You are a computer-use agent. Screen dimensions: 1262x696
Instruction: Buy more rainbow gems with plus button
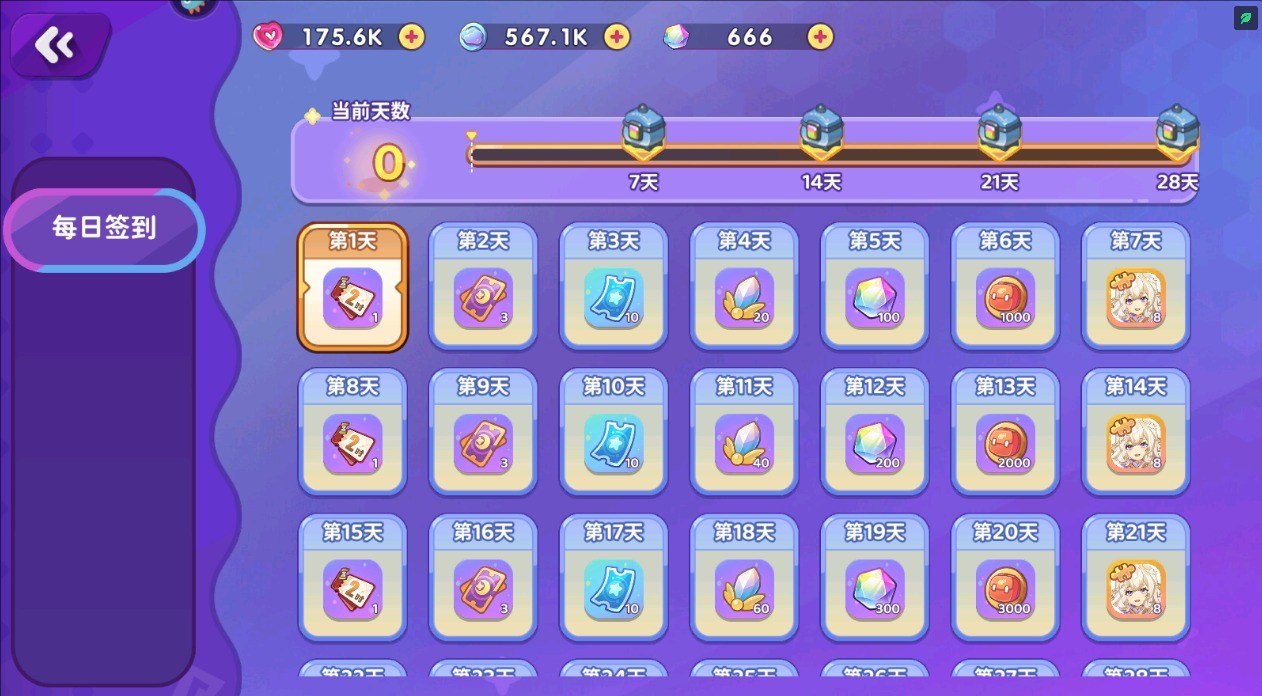(x=820, y=37)
